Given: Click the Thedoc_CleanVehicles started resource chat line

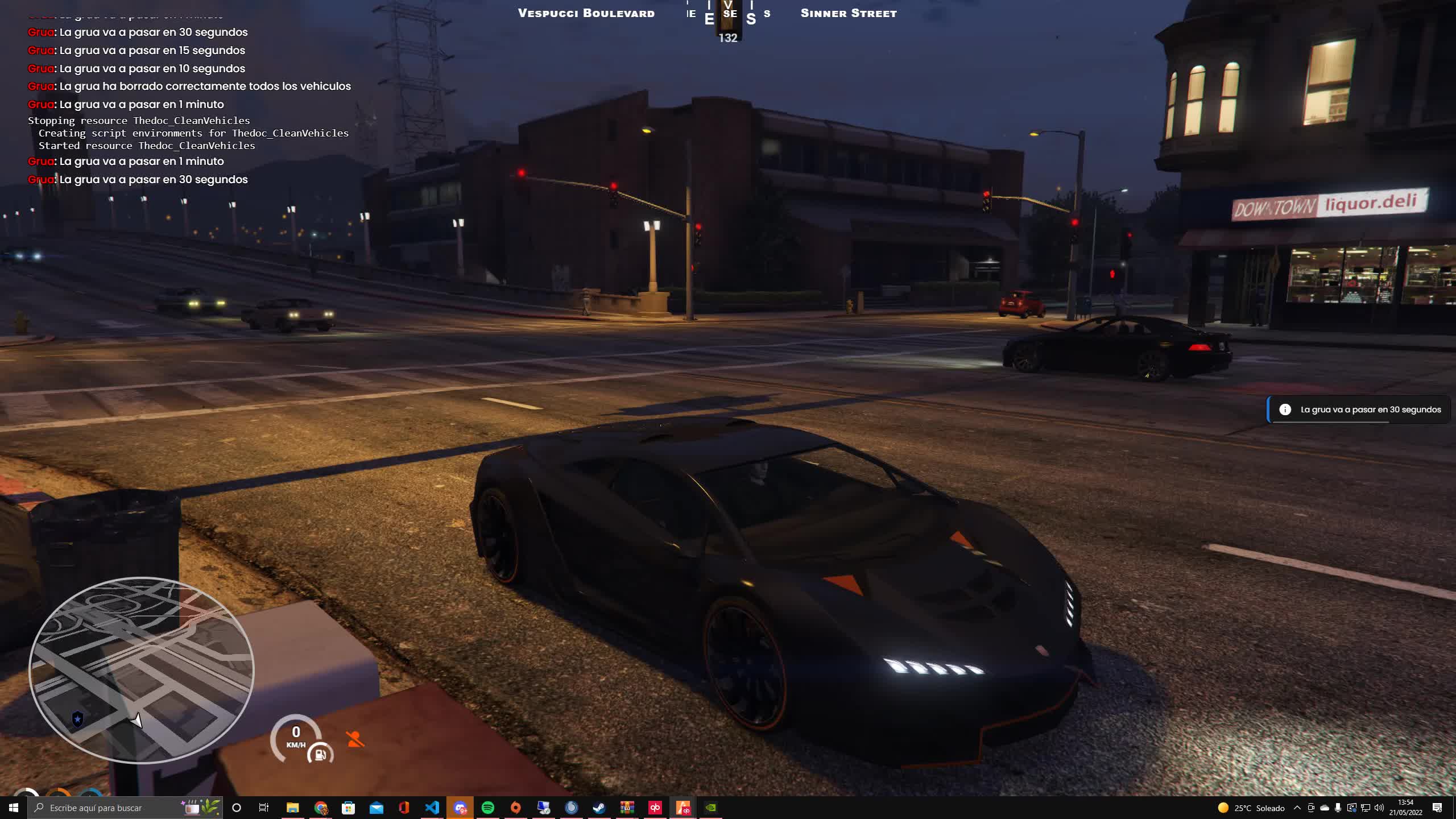Looking at the screenshot, I should point(147,146).
